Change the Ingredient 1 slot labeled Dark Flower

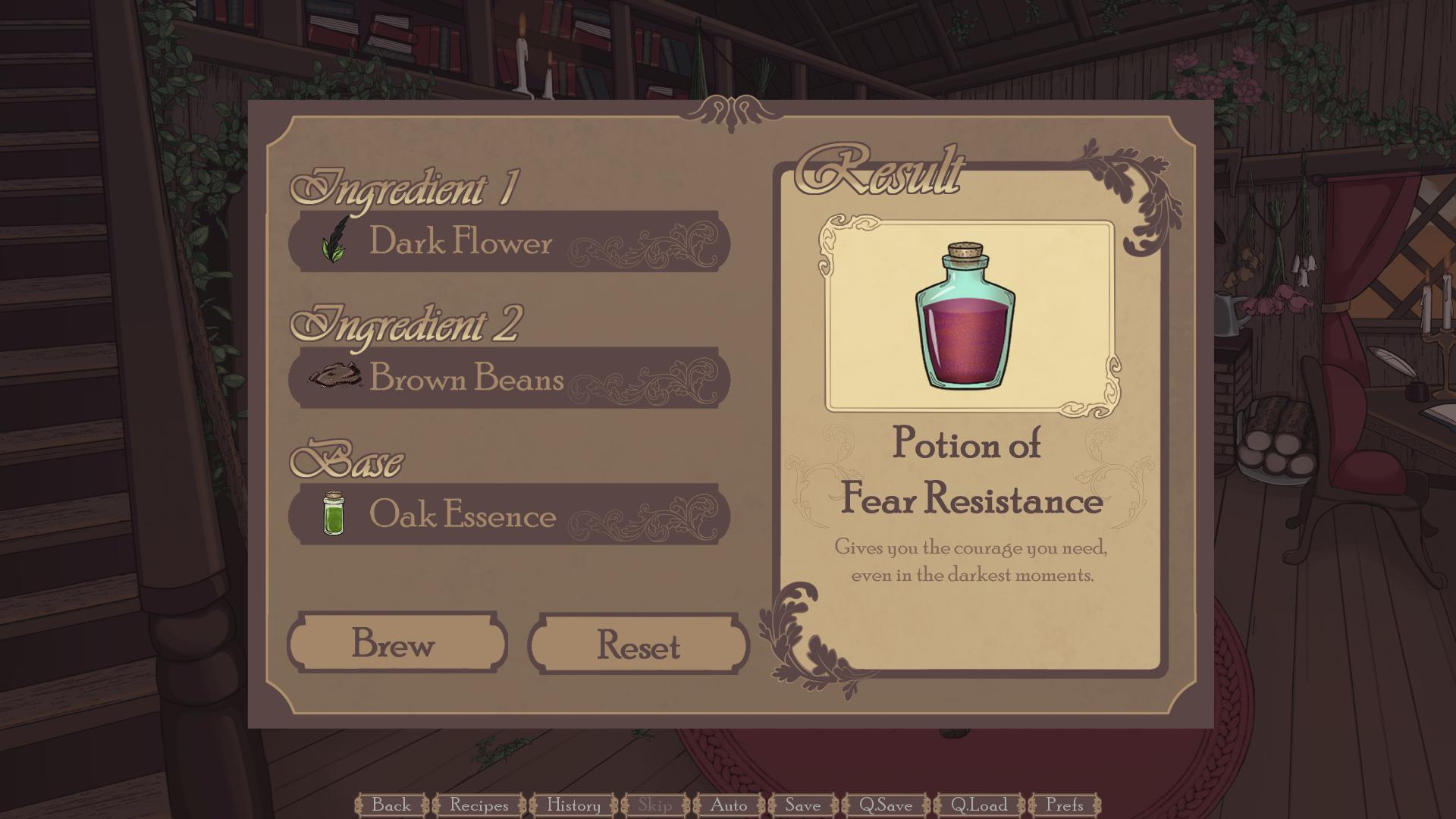(x=508, y=241)
